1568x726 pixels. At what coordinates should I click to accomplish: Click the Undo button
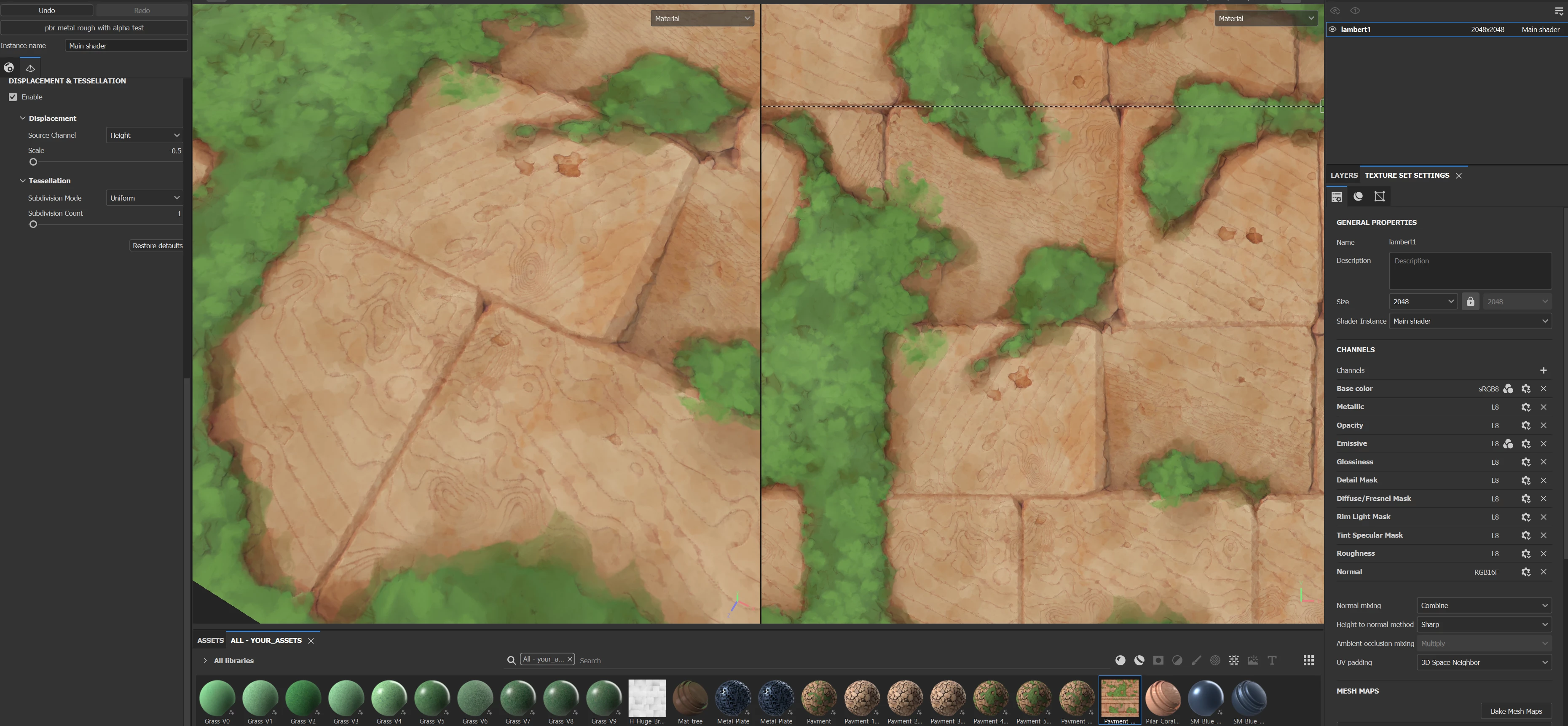tap(47, 11)
